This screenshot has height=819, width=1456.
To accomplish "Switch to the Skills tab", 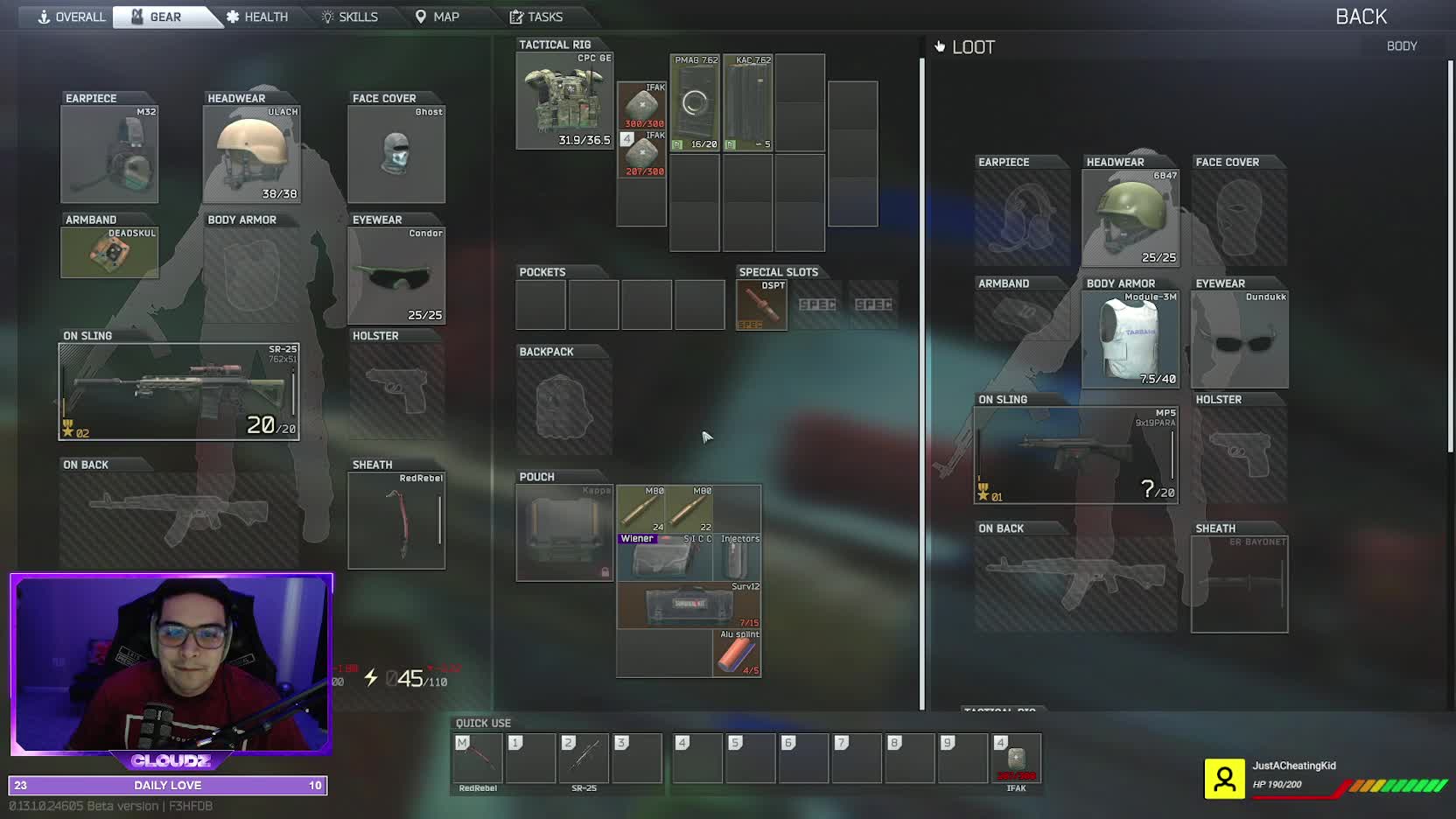I will click(x=350, y=17).
